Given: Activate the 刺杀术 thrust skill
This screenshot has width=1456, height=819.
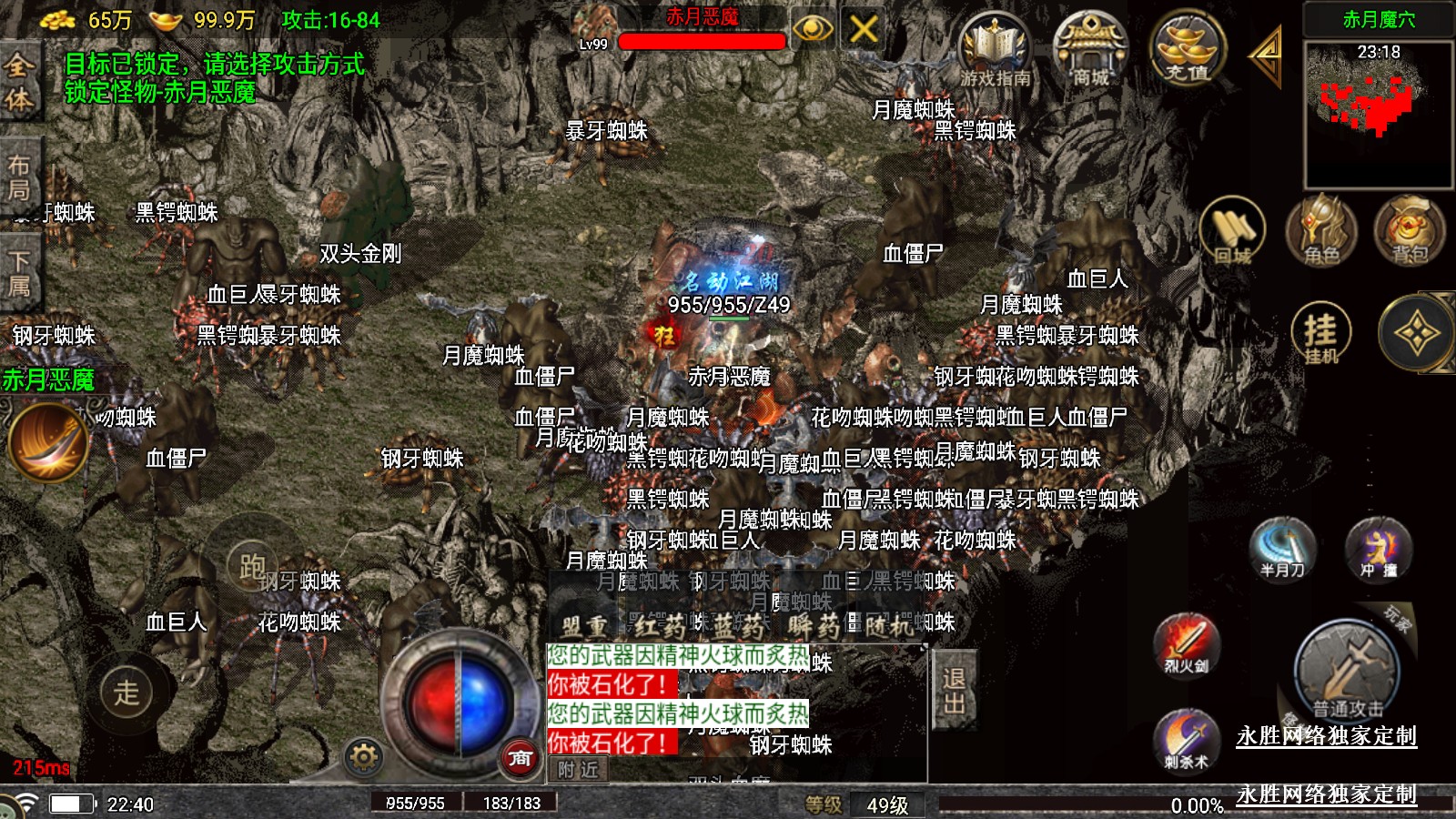Looking at the screenshot, I should click(x=1186, y=739).
